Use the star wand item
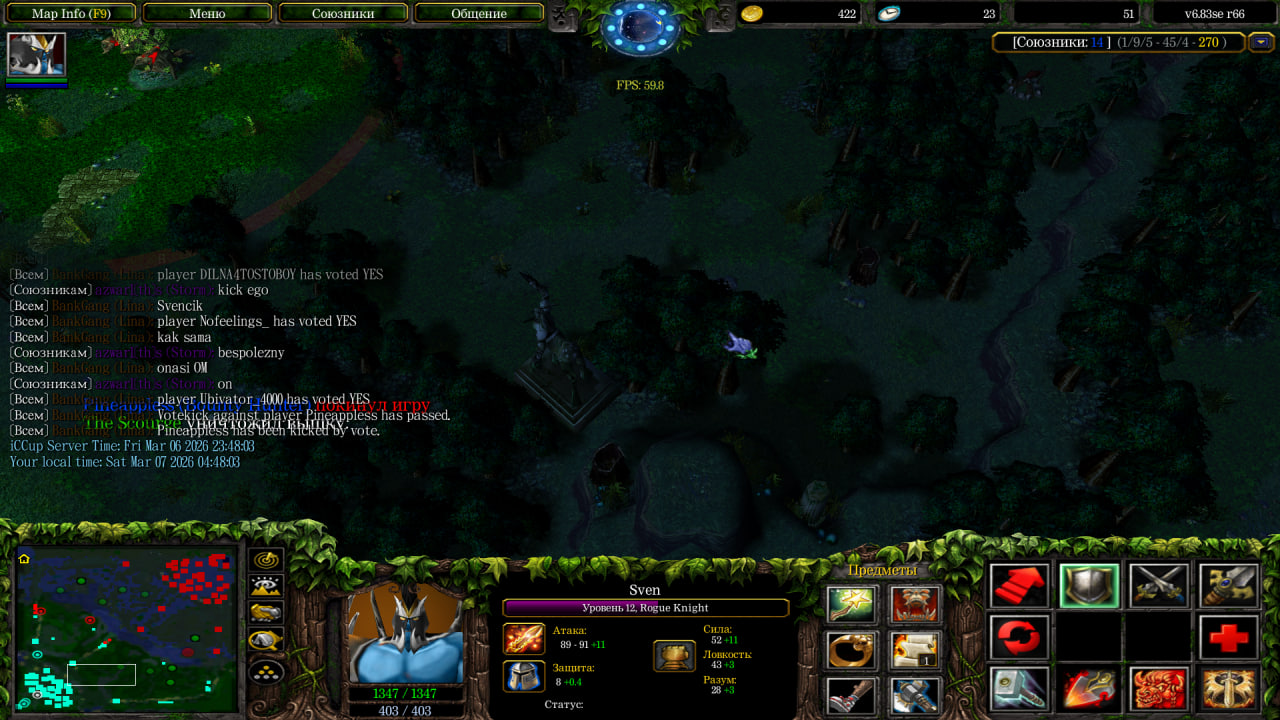Viewport: 1280px width, 720px height. [852, 604]
